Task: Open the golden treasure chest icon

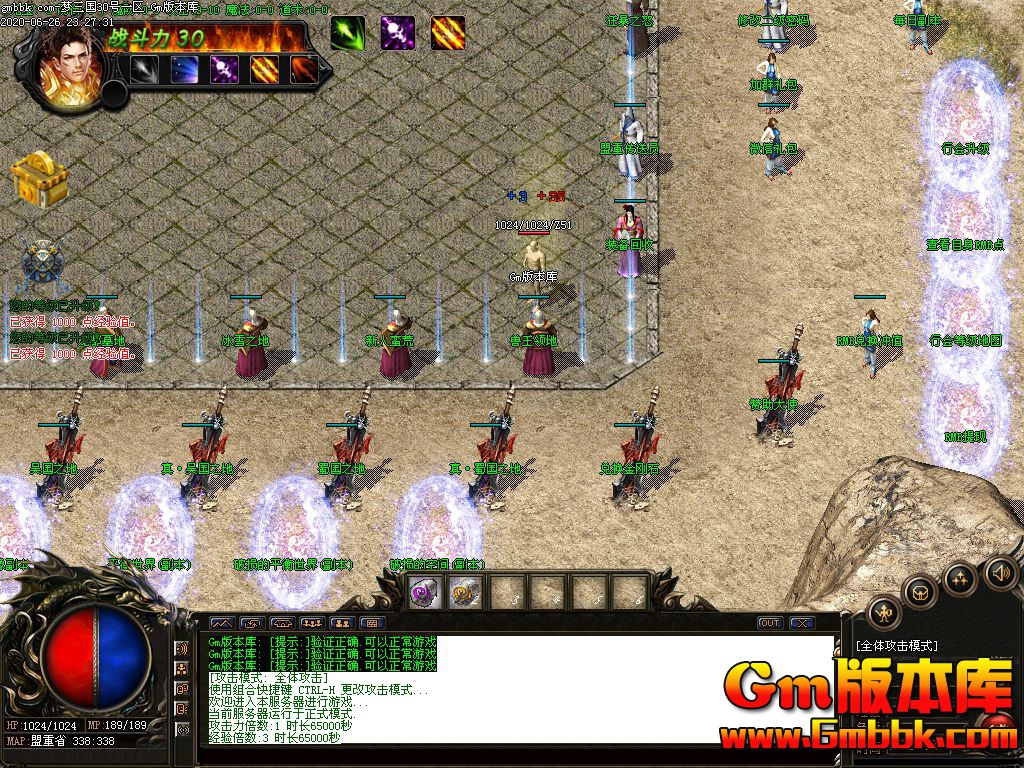Action: [x=38, y=178]
